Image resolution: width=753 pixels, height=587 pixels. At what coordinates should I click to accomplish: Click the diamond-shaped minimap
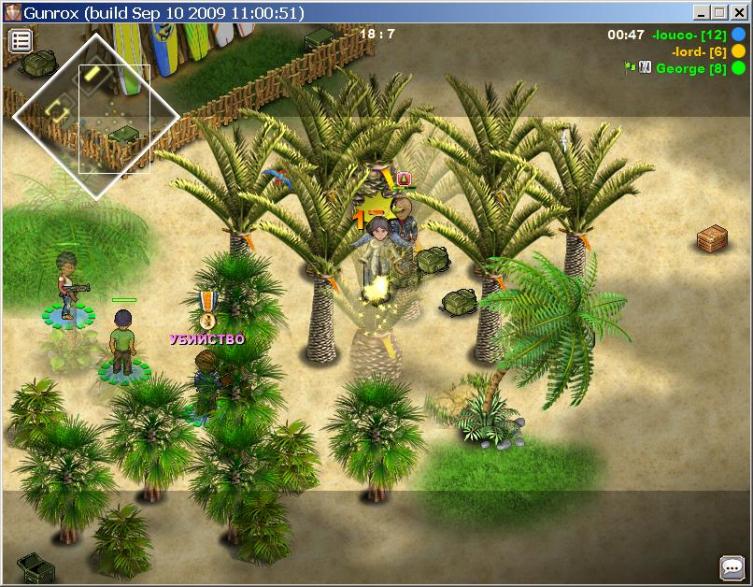[x=96, y=115]
